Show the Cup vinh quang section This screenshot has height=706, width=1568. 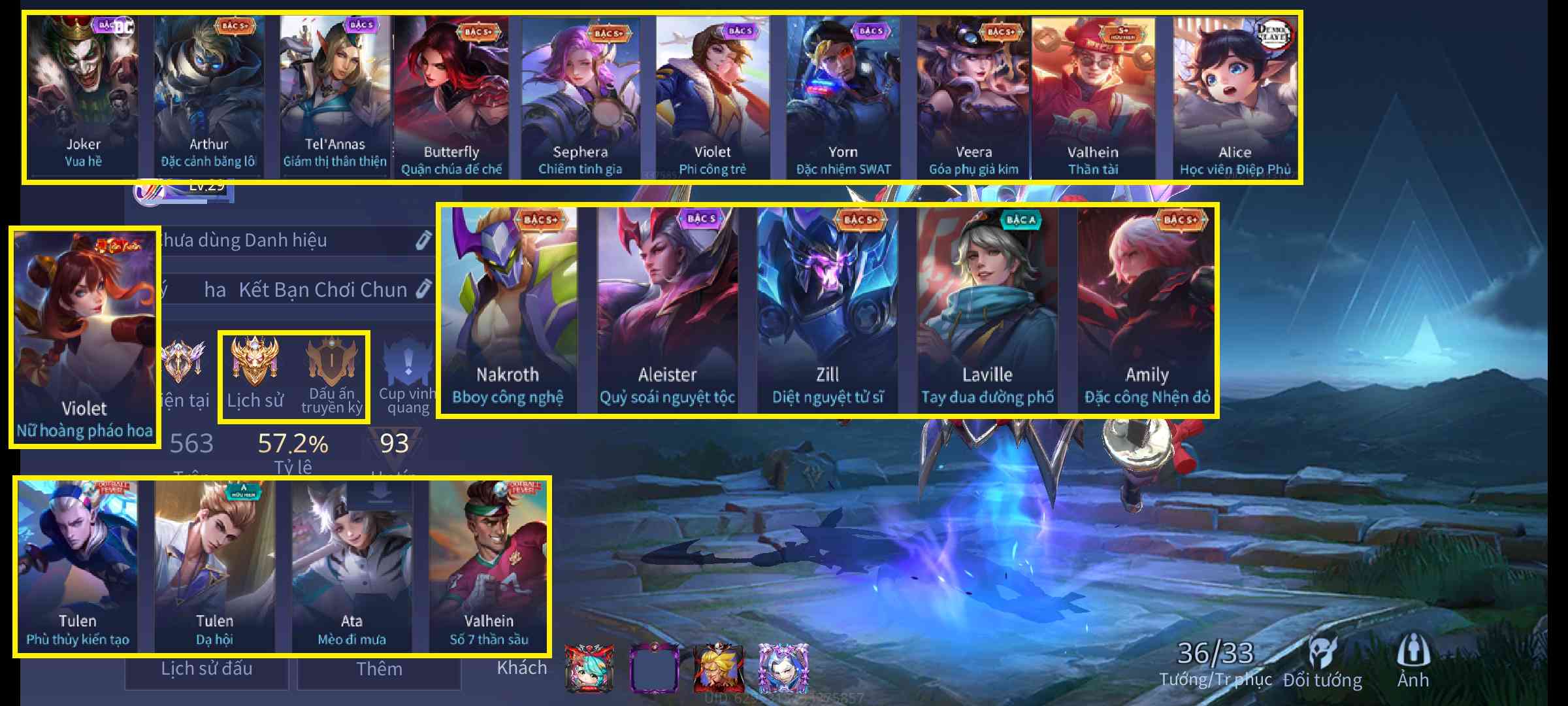coord(408,376)
